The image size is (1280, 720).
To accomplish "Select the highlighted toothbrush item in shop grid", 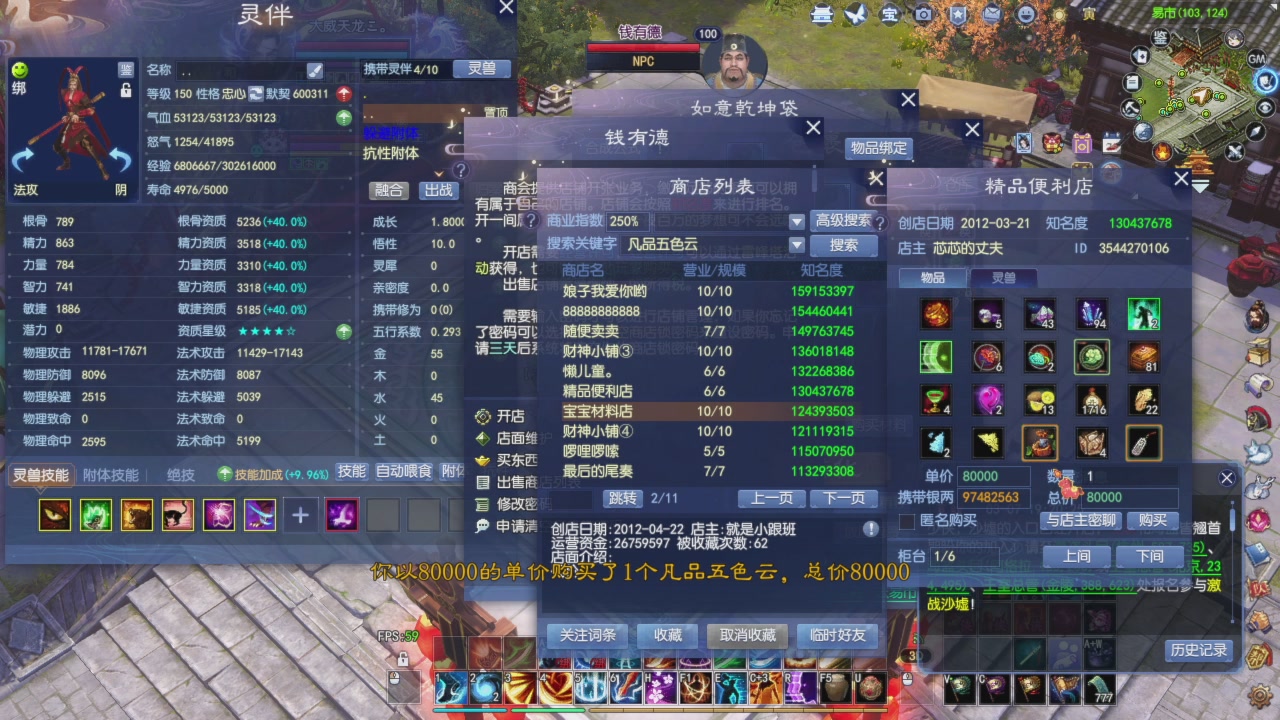I will tap(1143, 443).
